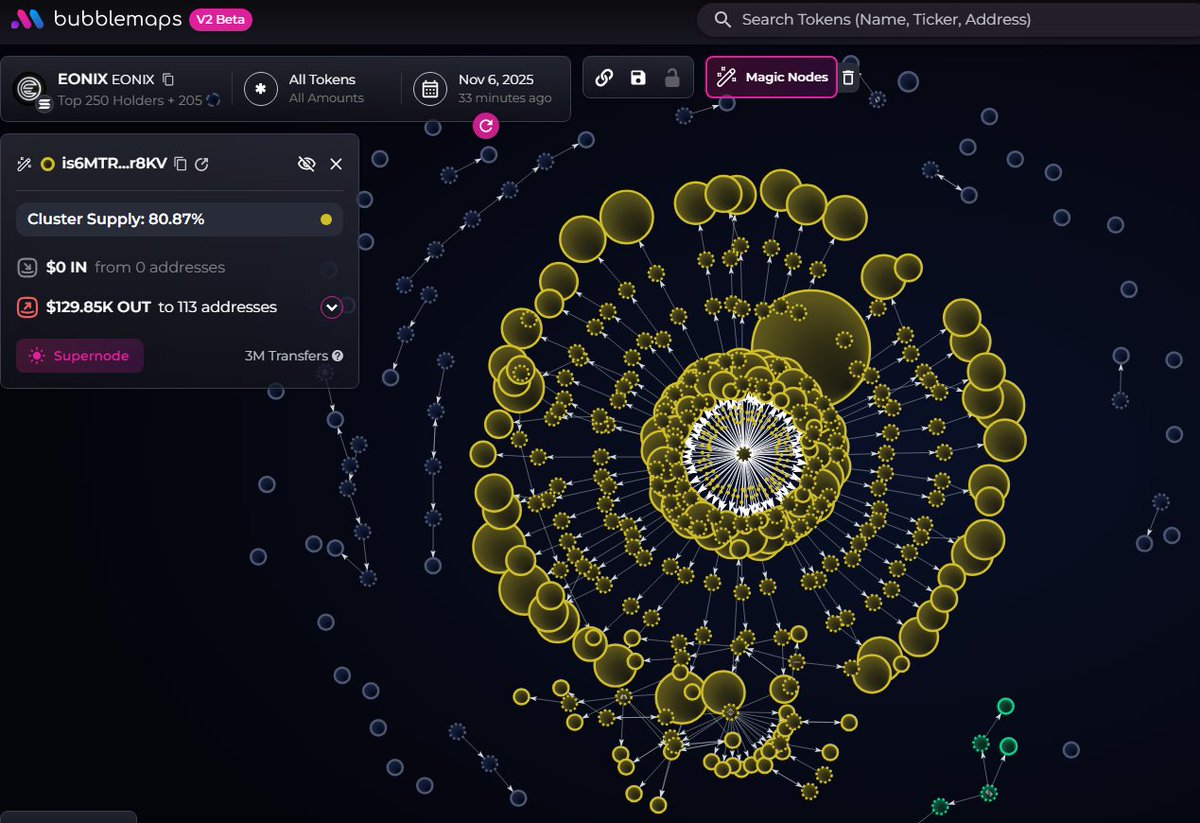Click the magic wand icon beside the address
Image resolution: width=1200 pixels, height=823 pixels.
coord(25,164)
